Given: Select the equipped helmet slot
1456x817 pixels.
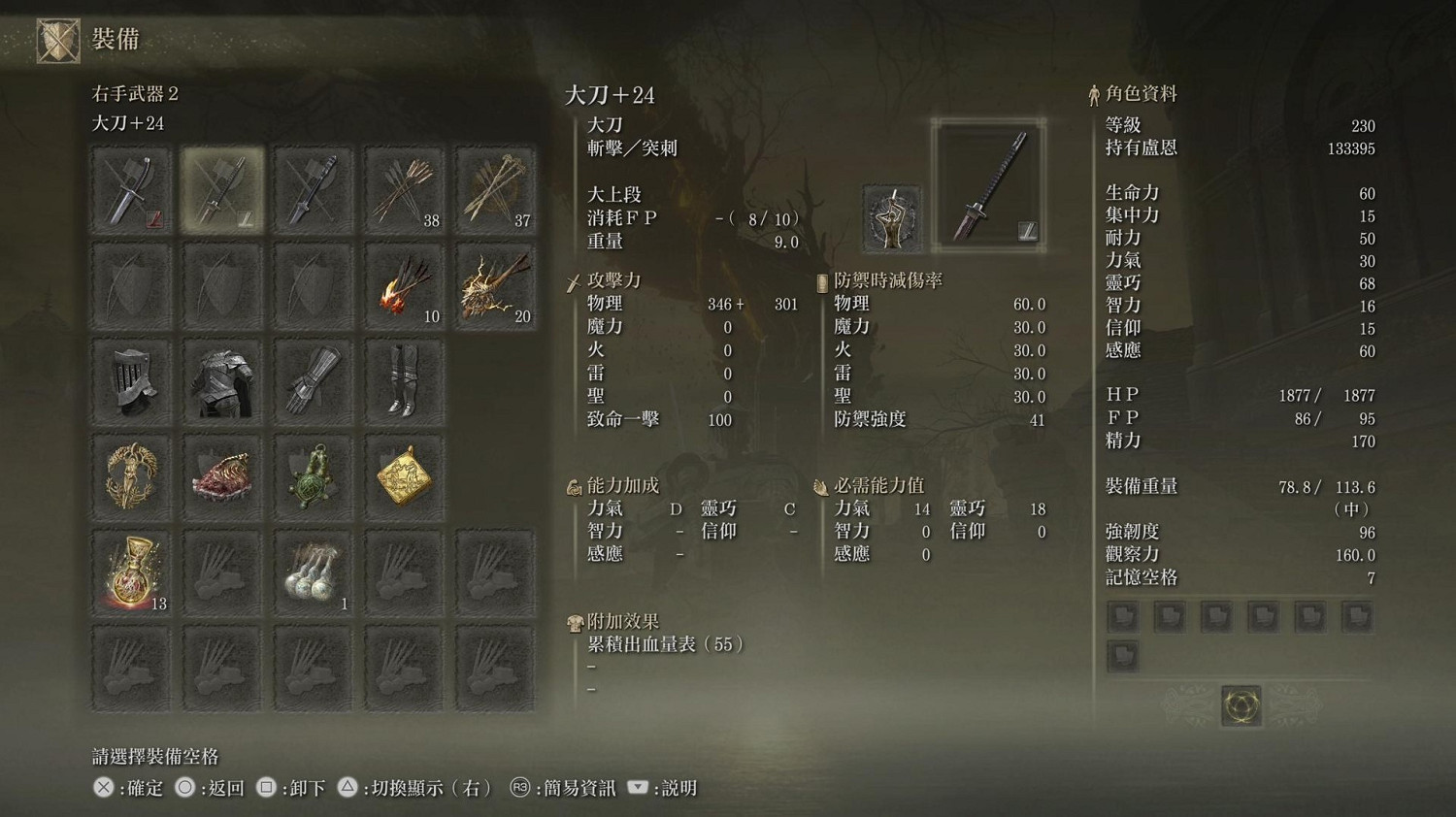Looking at the screenshot, I should pos(131,381).
